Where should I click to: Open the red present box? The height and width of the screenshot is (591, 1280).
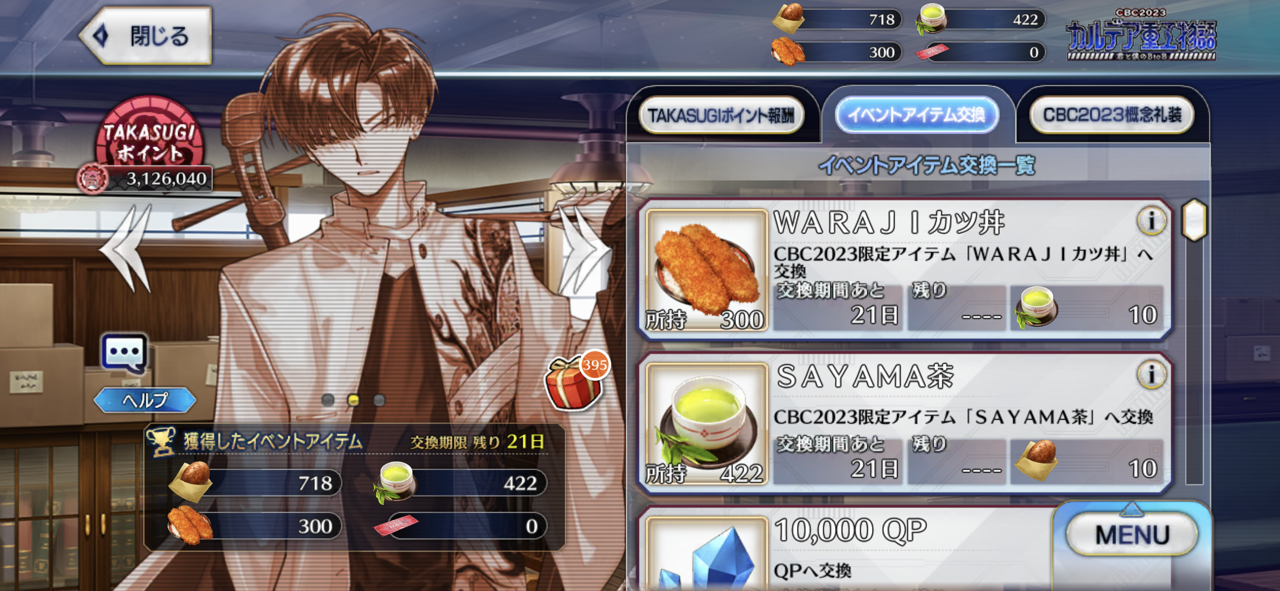point(567,382)
